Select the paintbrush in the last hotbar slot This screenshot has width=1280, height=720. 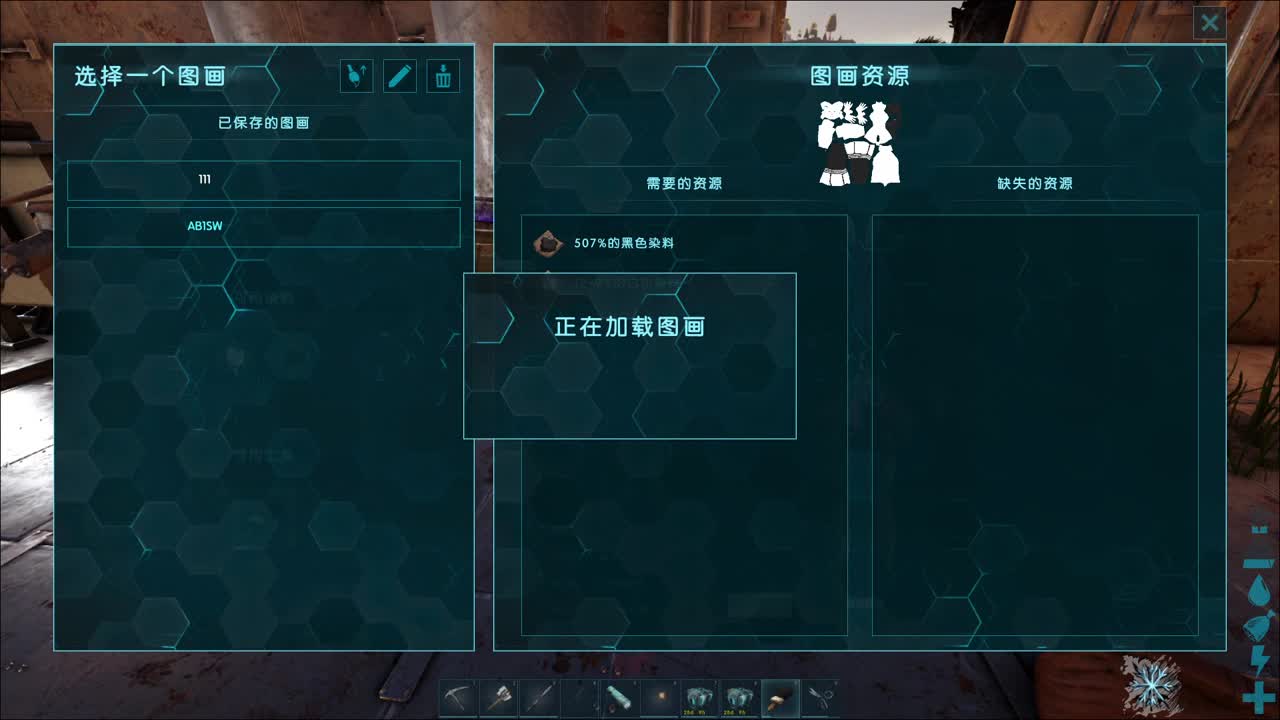(x=779, y=699)
